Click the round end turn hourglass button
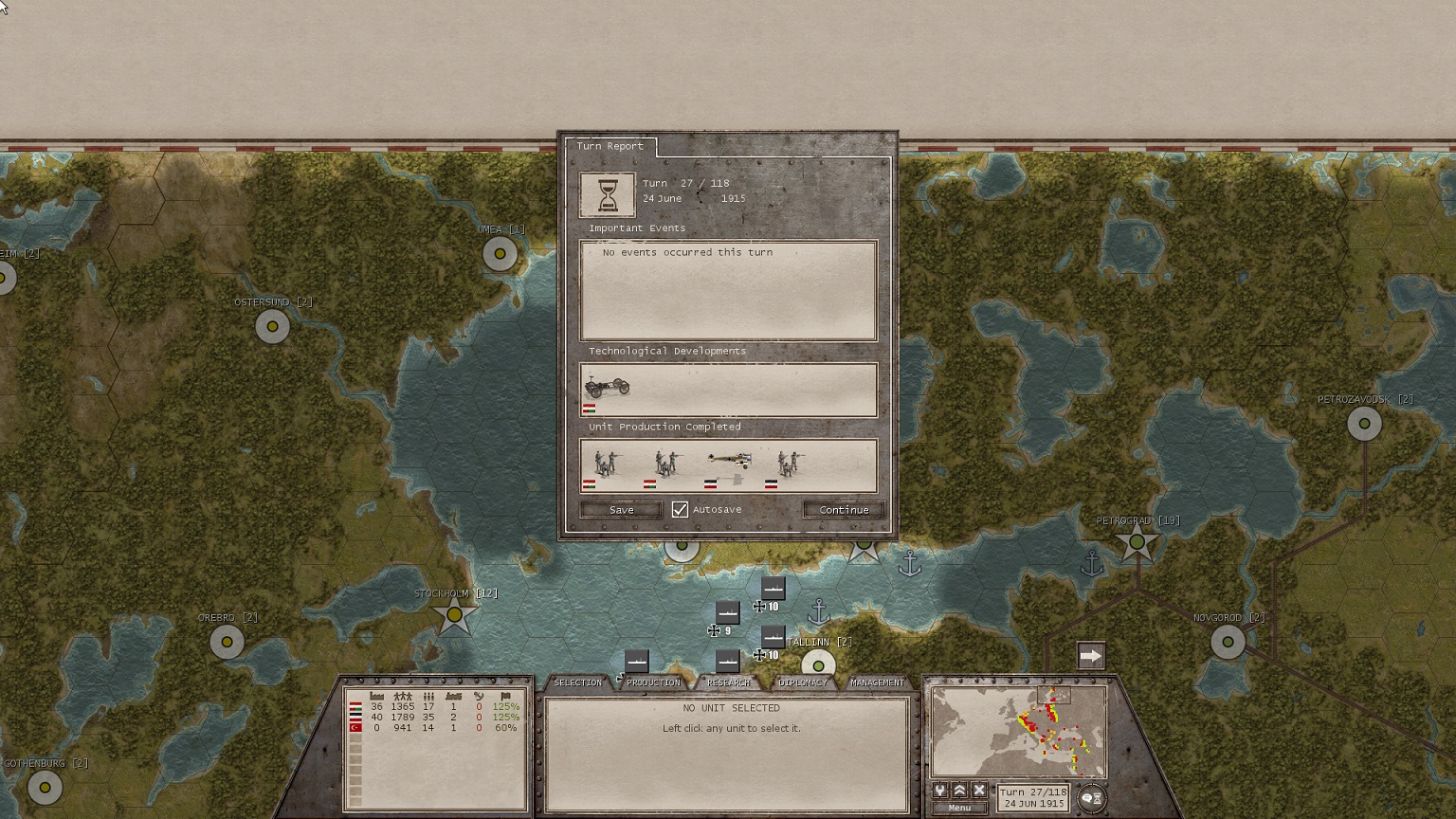This screenshot has width=1456, height=819. [1092, 798]
